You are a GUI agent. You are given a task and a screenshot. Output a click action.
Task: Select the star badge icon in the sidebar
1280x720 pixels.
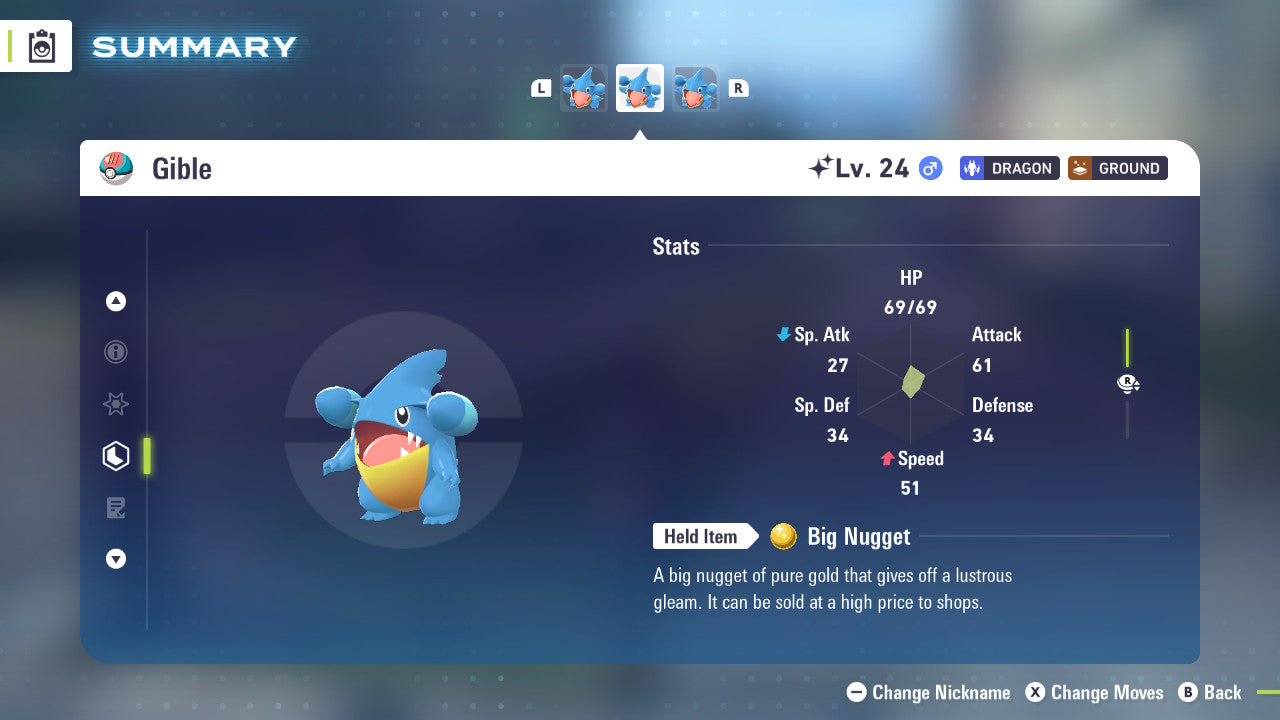tap(116, 404)
